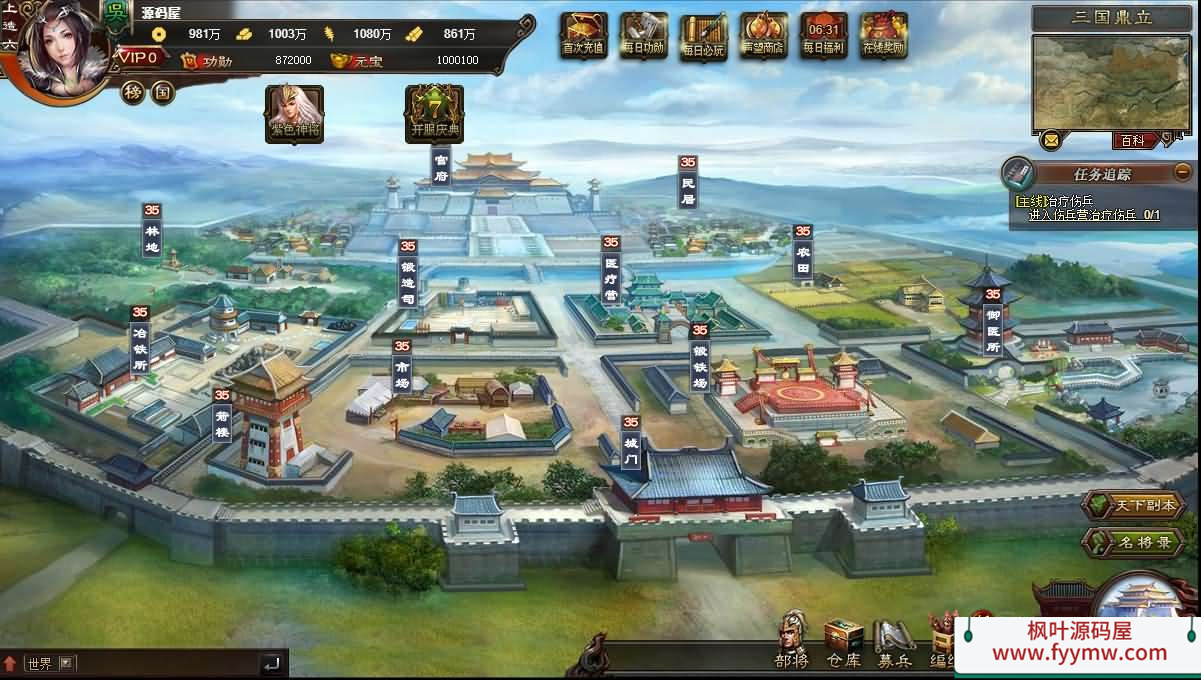The image size is (1201, 680).
Task: Open the 开服庆典 server launch celebration
Action: click(434, 112)
